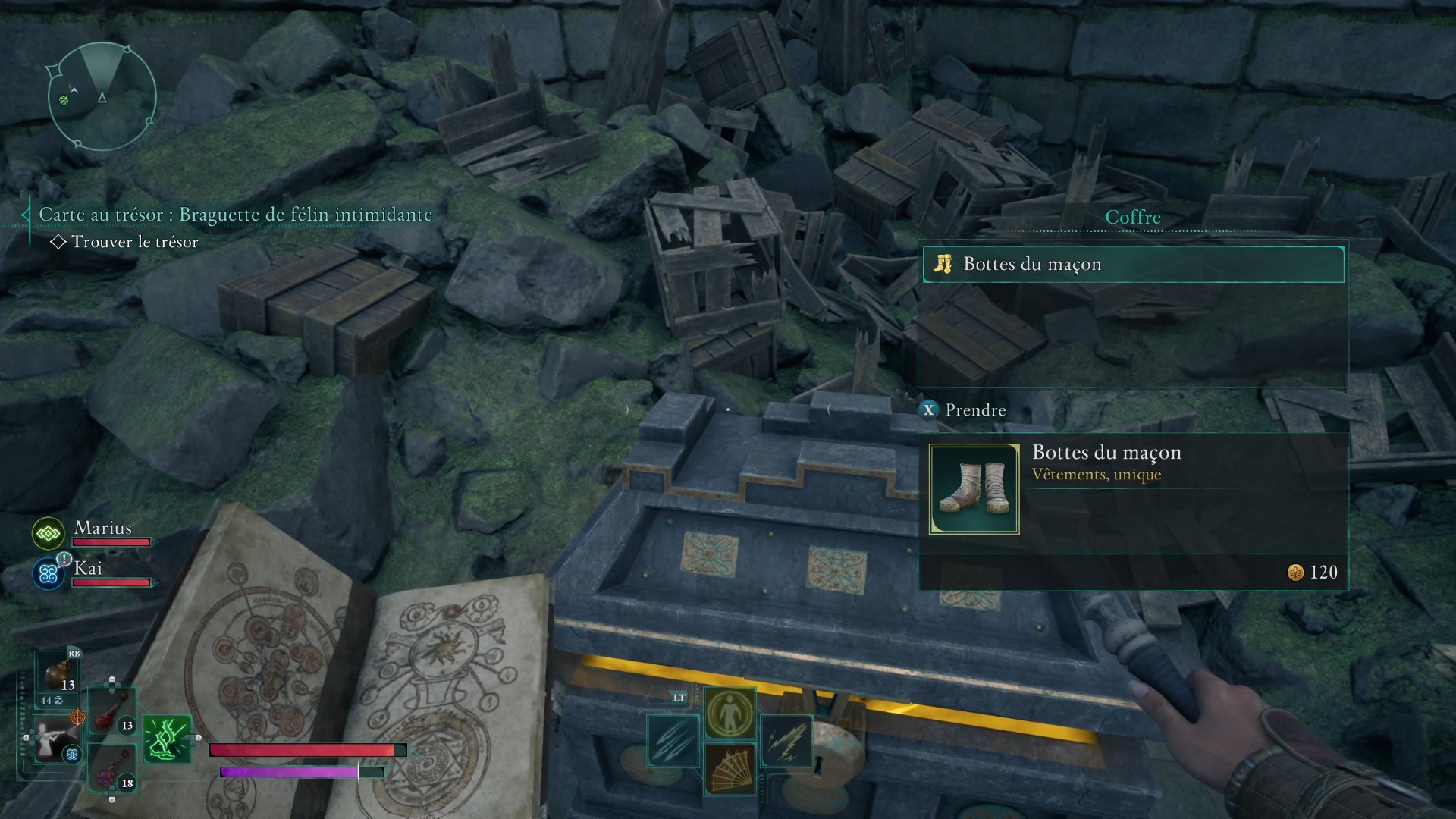Activate the lightning bolt ability

pos(786,741)
